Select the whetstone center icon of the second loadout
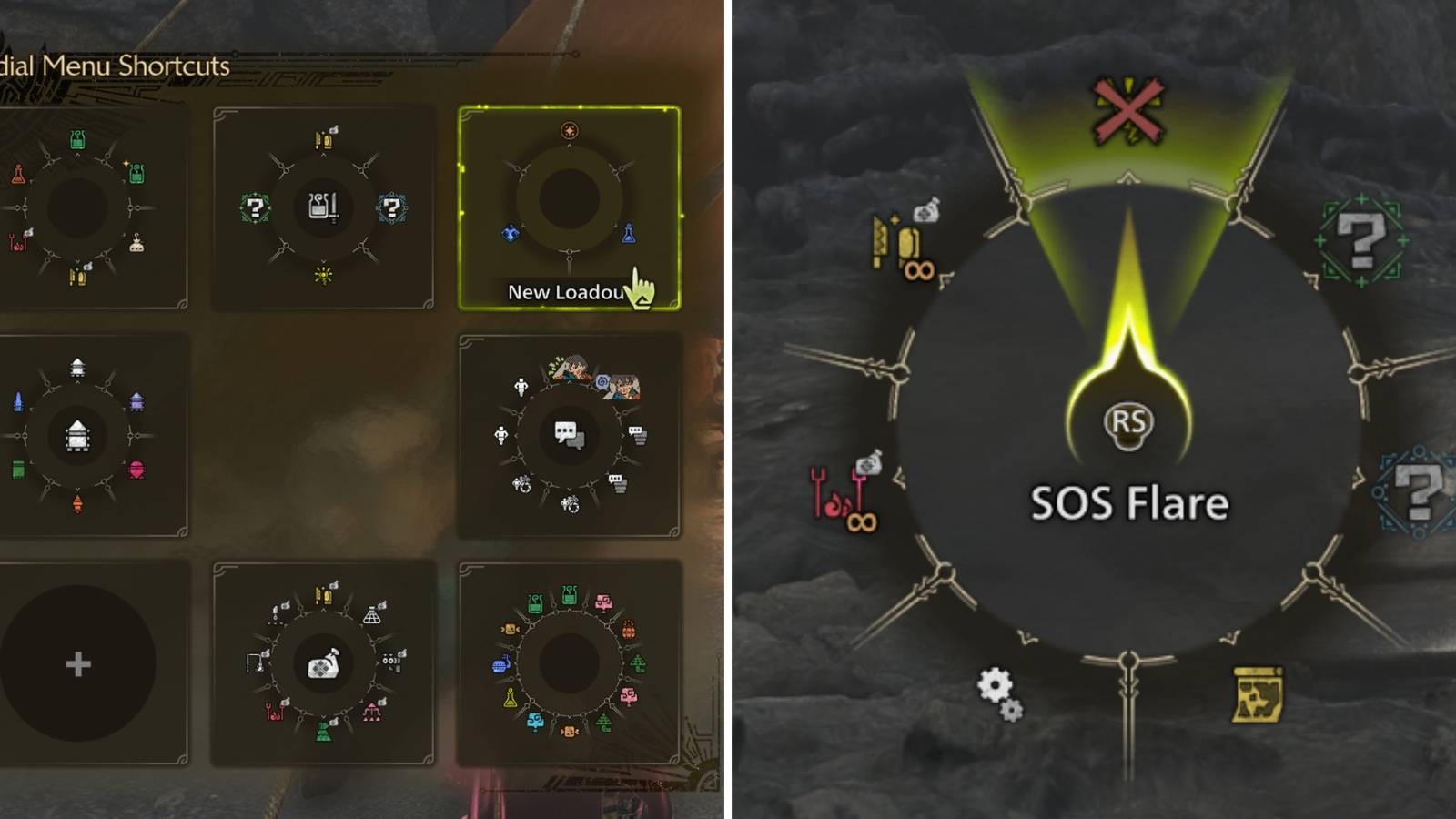 tap(323, 207)
